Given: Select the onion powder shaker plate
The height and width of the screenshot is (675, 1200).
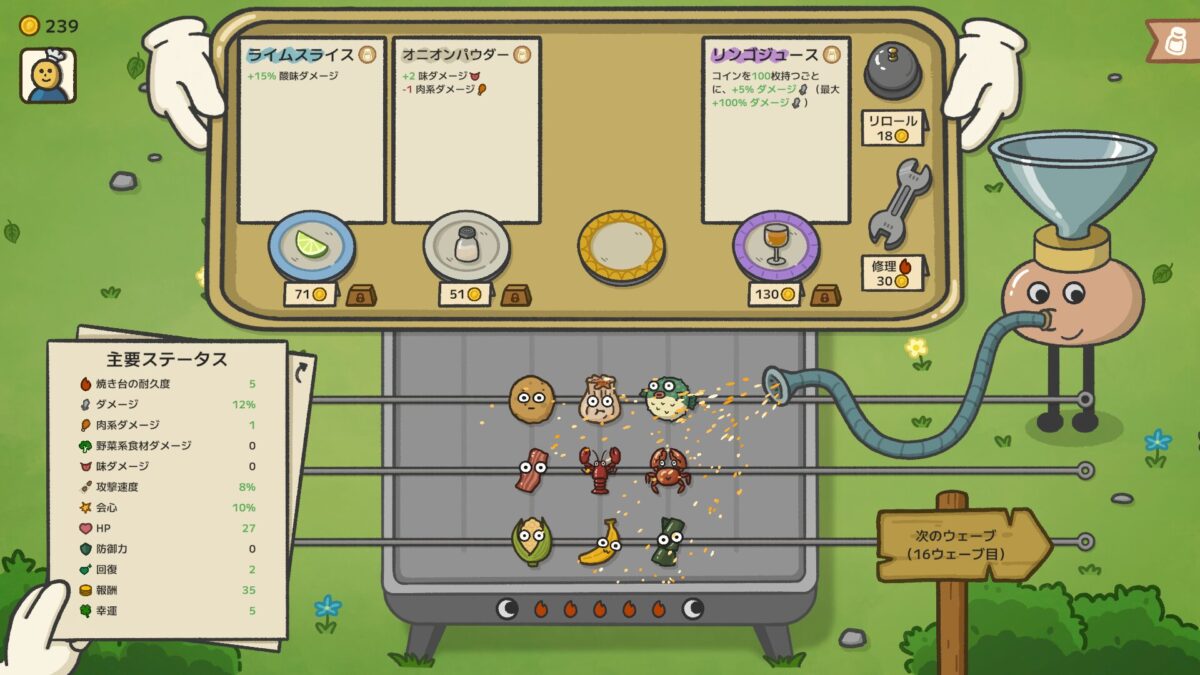Looking at the screenshot, I should [466, 245].
